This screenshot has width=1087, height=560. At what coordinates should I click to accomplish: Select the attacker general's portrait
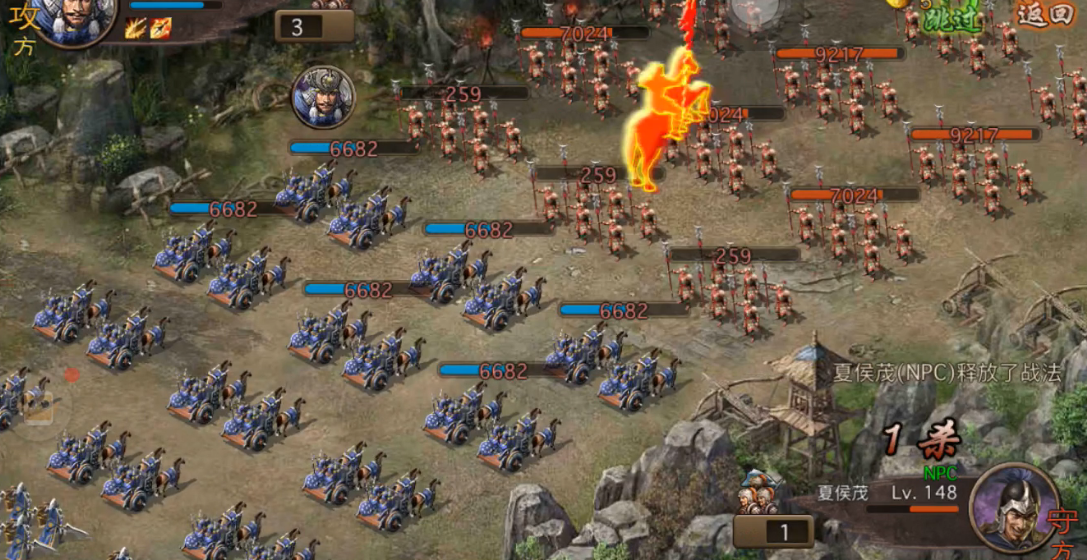76,19
